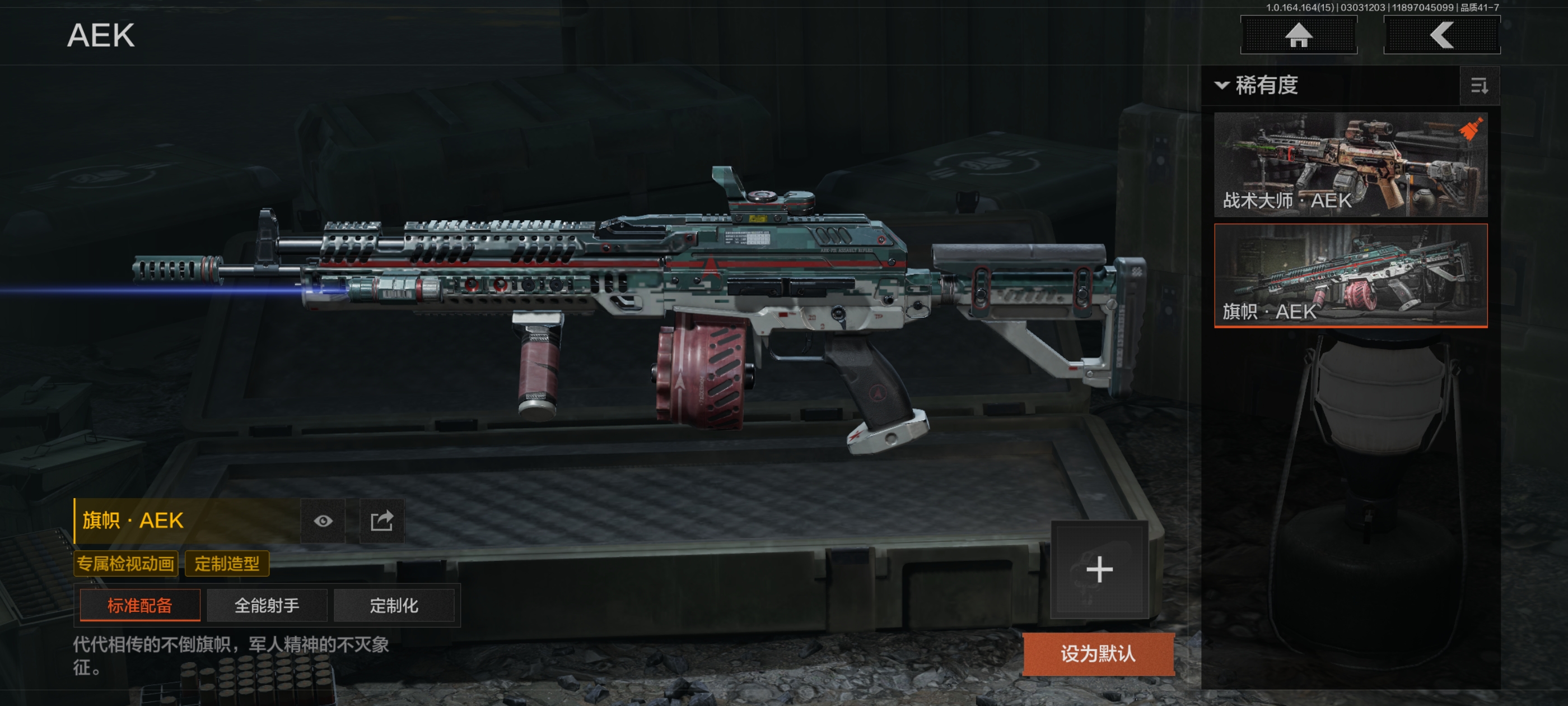Switch to the 标准配备 tab
Viewport: 1568px width, 706px height.
pyautogui.click(x=139, y=605)
